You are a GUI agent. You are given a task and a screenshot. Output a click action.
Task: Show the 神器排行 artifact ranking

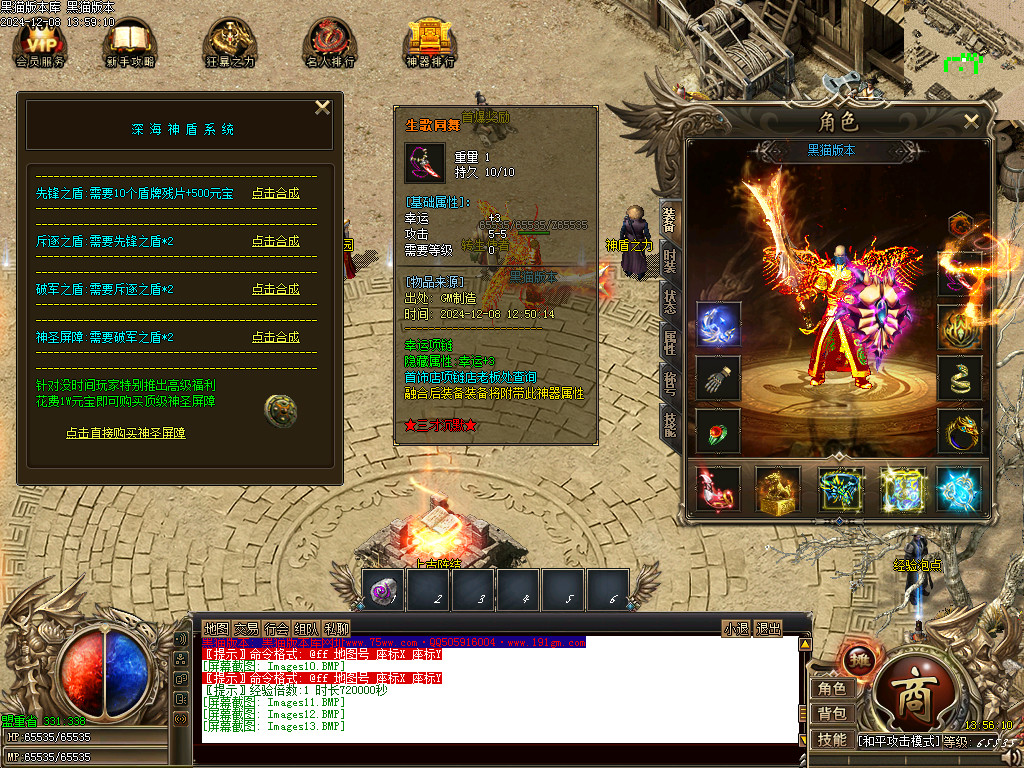tap(430, 44)
